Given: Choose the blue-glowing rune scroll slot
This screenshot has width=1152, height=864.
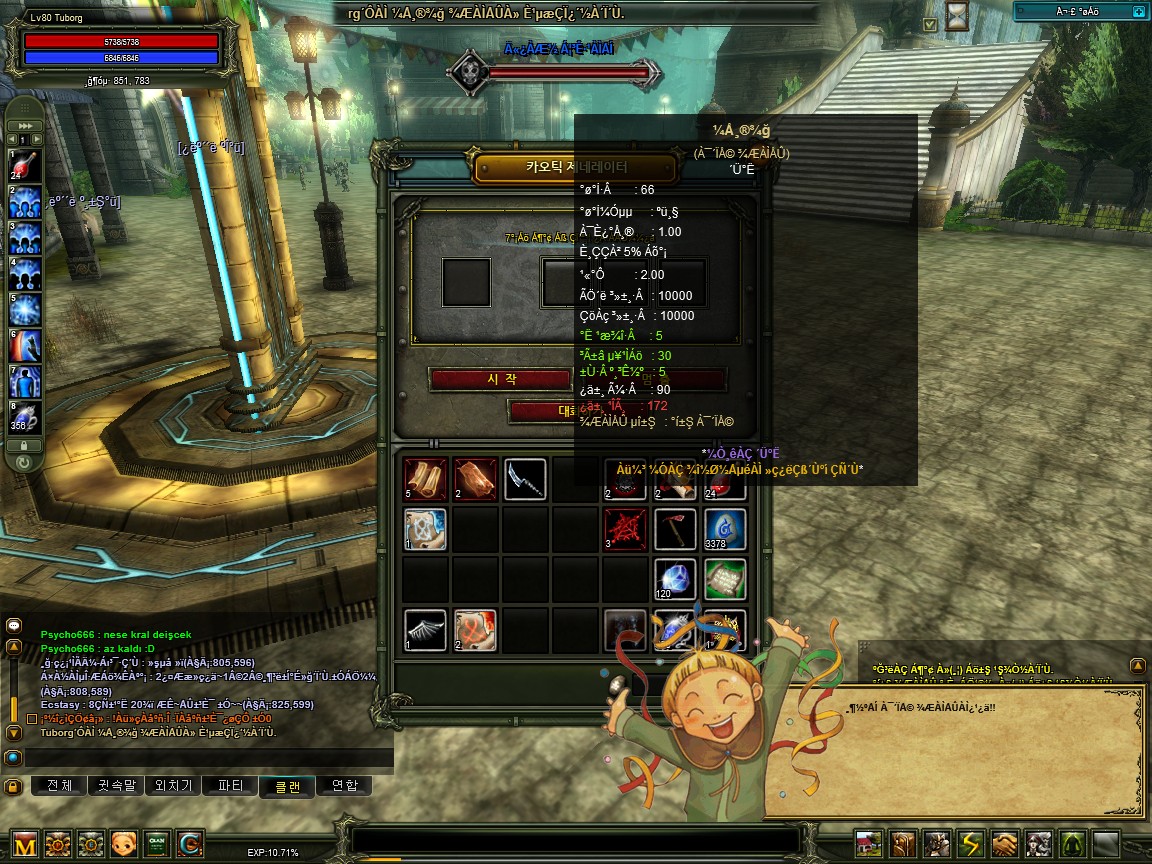Looking at the screenshot, I should (x=425, y=530).
